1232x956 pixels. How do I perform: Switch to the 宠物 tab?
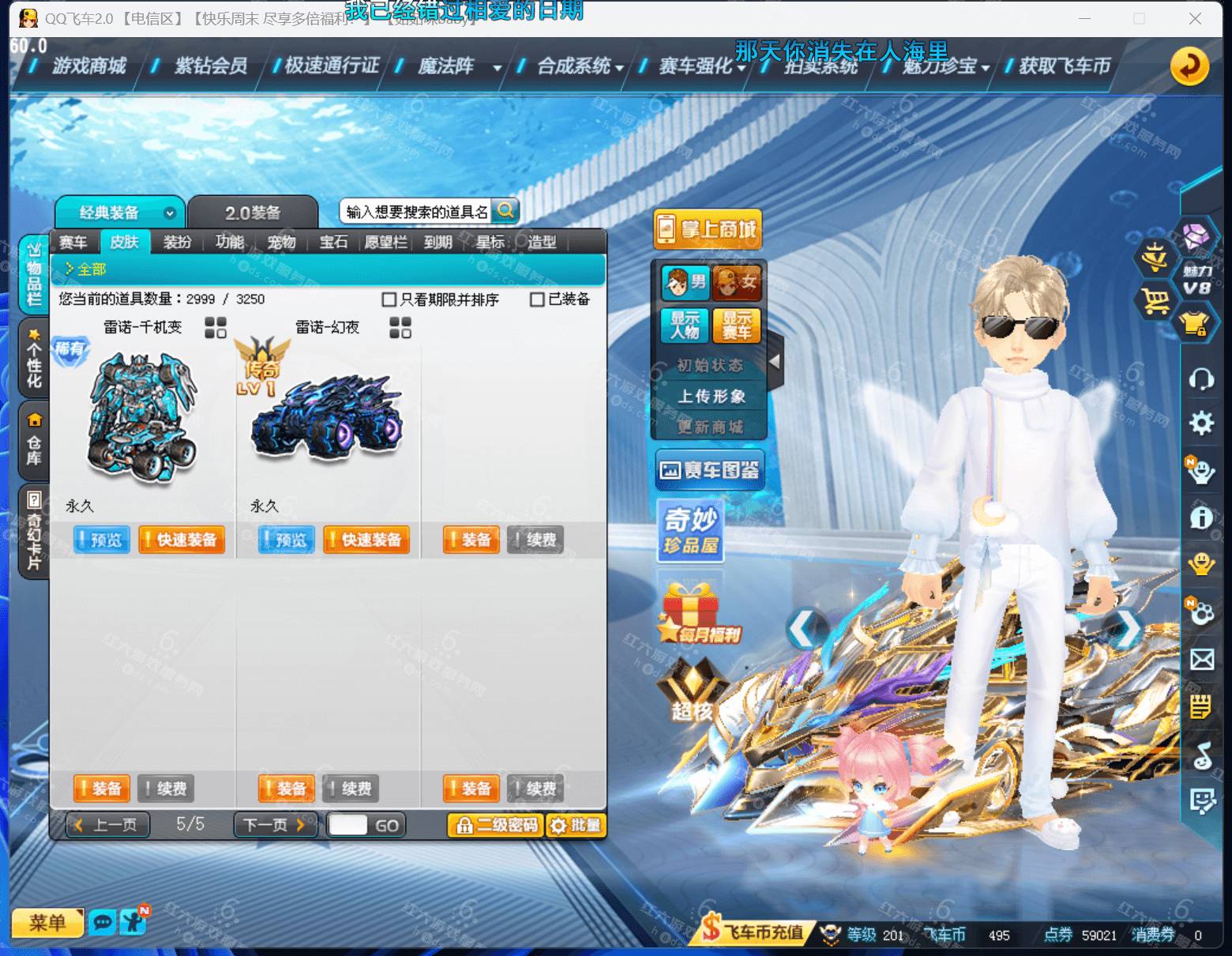(x=281, y=243)
